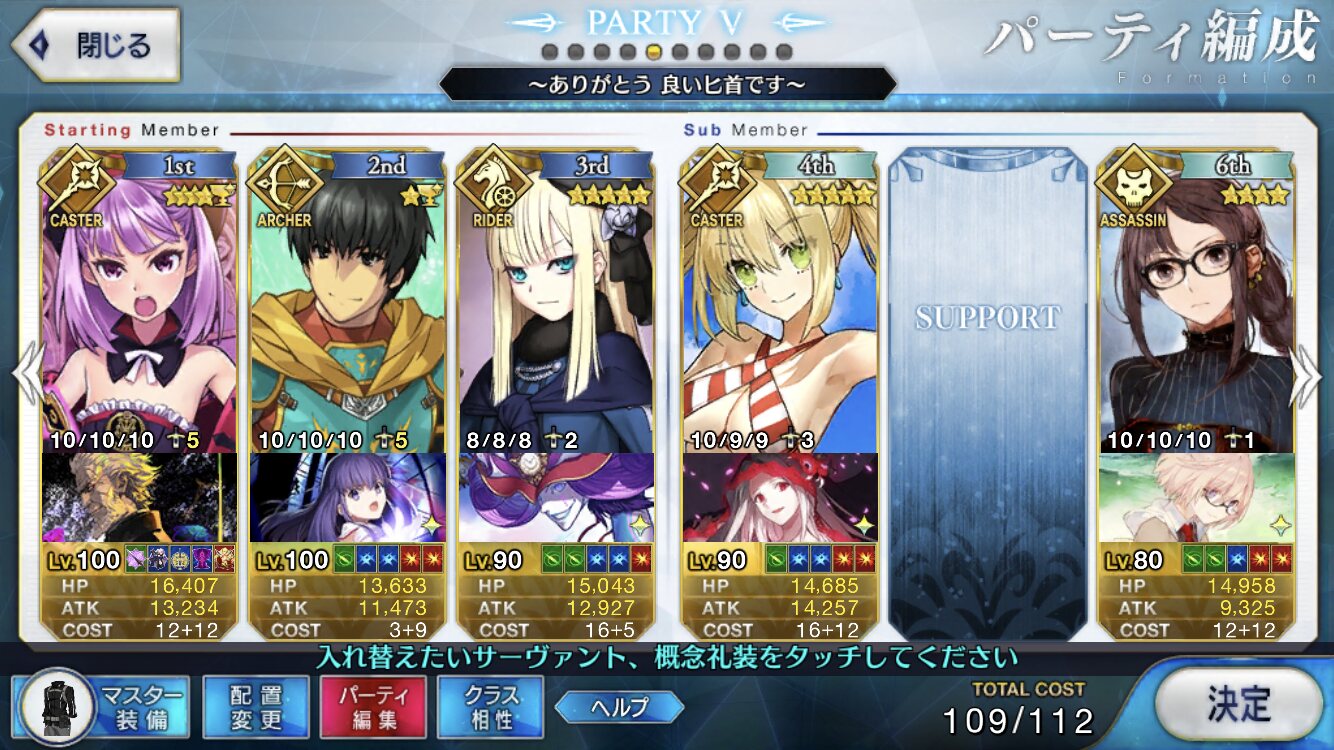Screen dimensions: 1334x750
Task: Change the Assassin's equipped craft essence
Action: pyautogui.click(x=1197, y=497)
